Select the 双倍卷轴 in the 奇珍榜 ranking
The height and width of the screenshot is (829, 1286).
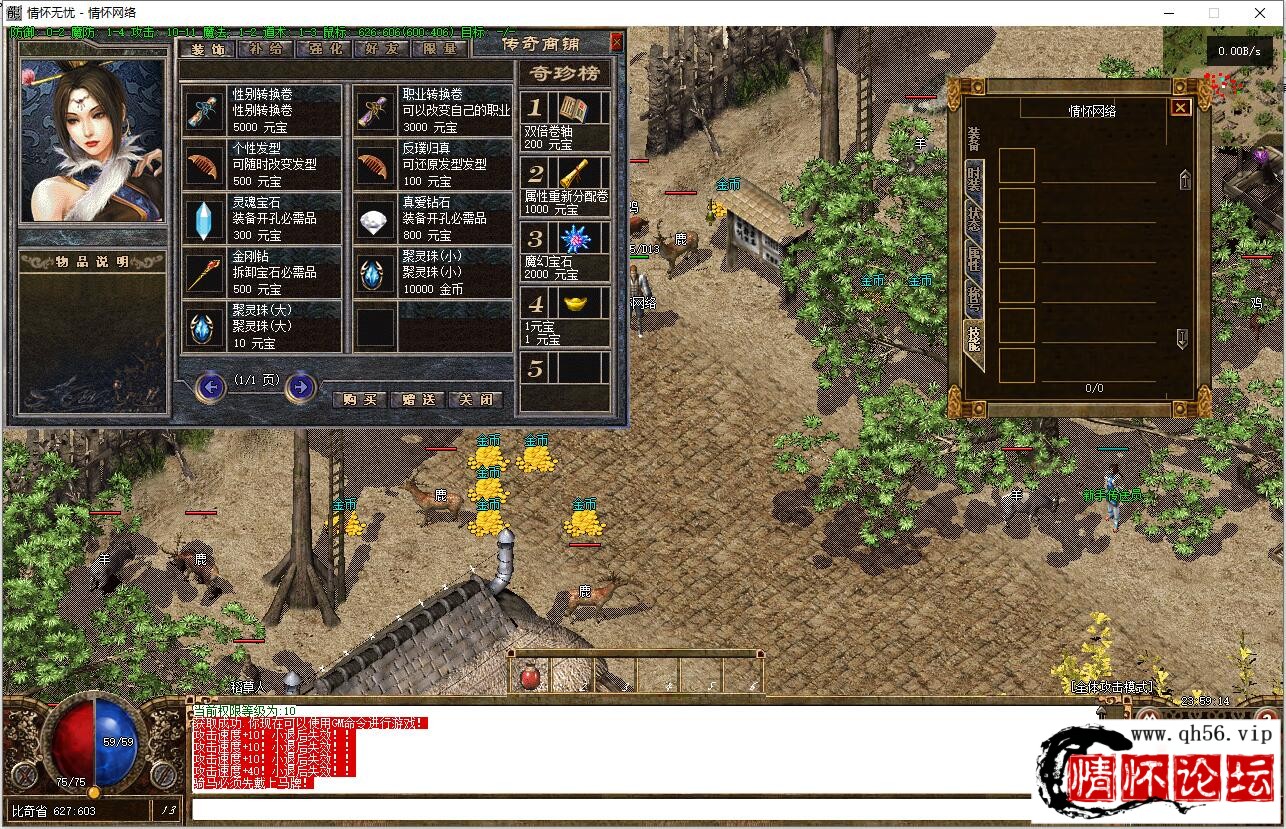565,122
